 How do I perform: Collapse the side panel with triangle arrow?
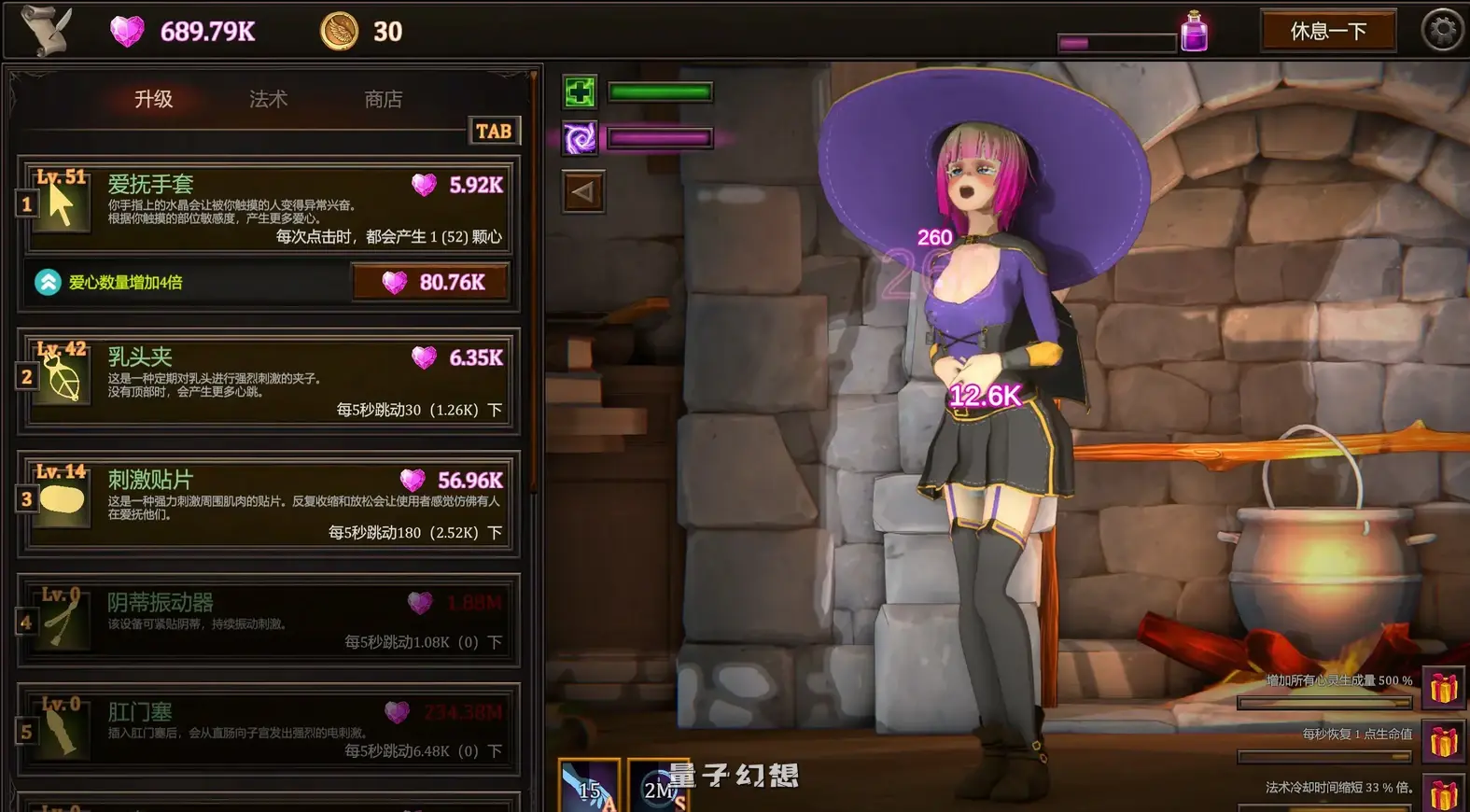[x=581, y=191]
